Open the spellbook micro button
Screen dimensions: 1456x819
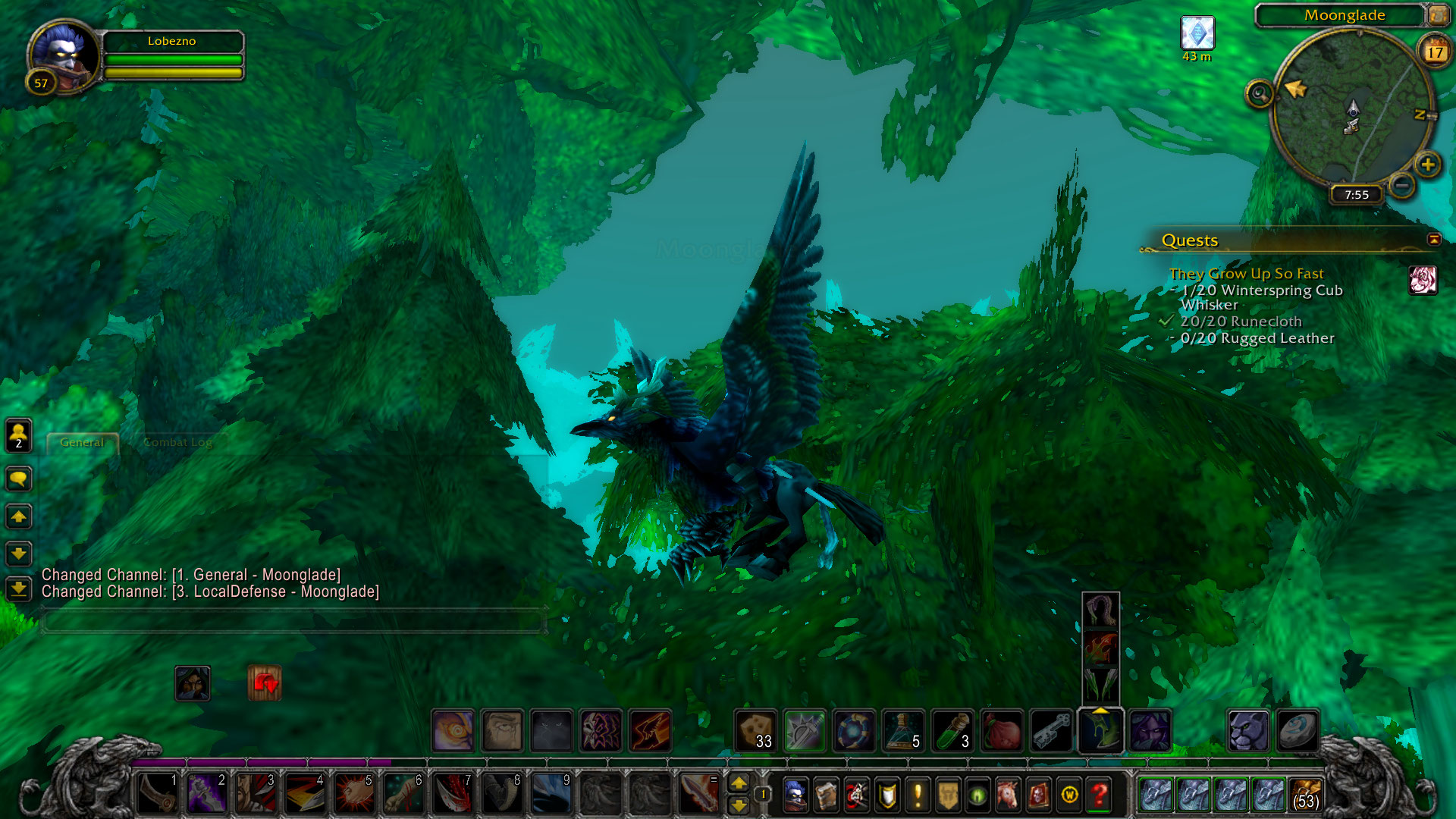coord(826,795)
